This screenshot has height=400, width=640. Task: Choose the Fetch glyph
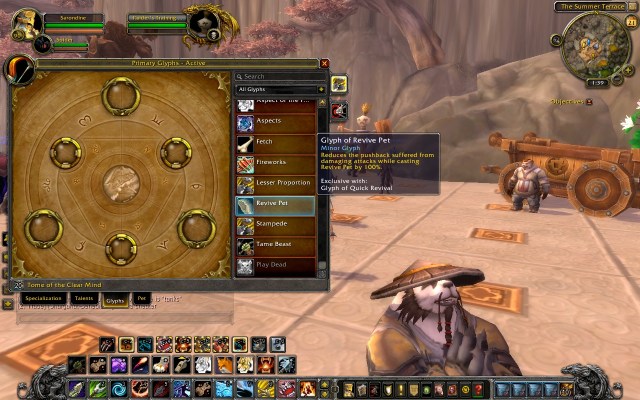pyautogui.click(x=275, y=142)
